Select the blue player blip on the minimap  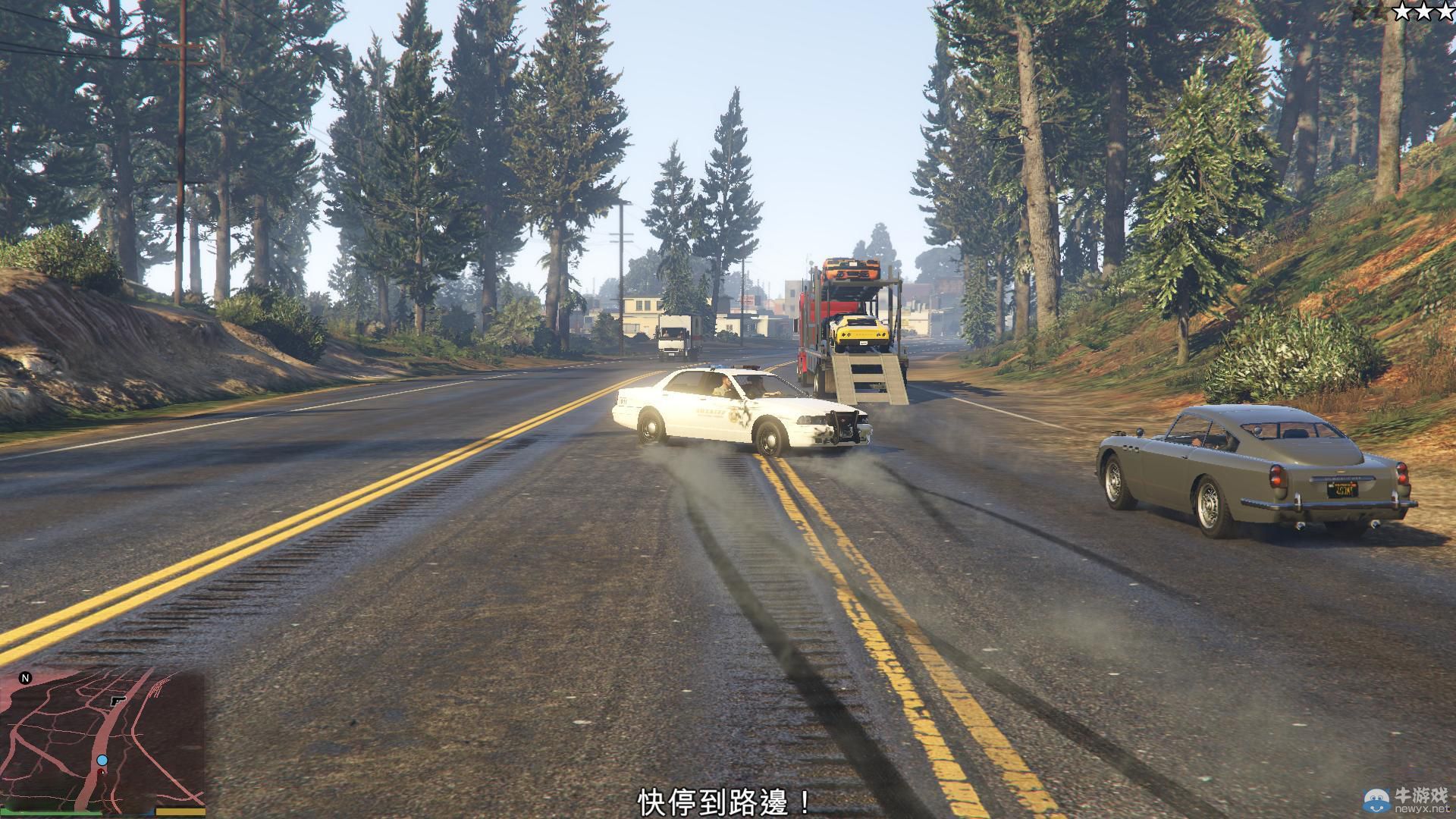[102, 760]
